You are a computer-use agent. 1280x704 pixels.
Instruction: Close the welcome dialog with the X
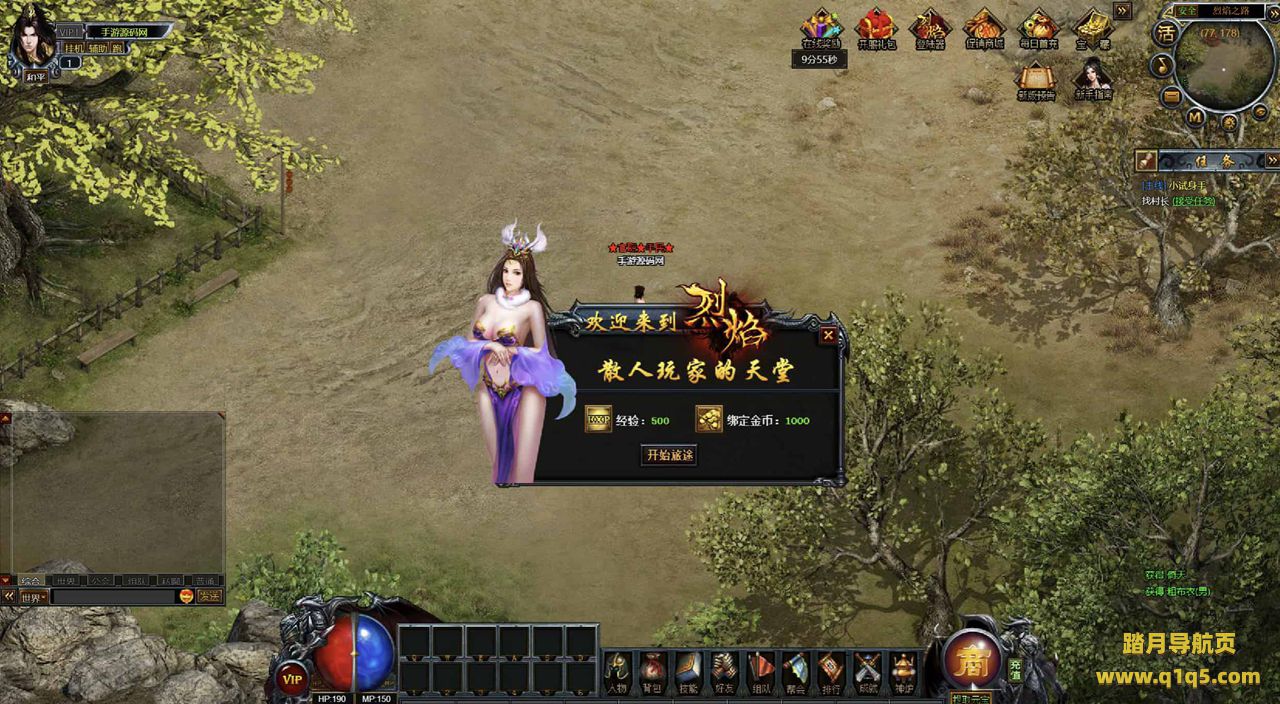tap(828, 336)
